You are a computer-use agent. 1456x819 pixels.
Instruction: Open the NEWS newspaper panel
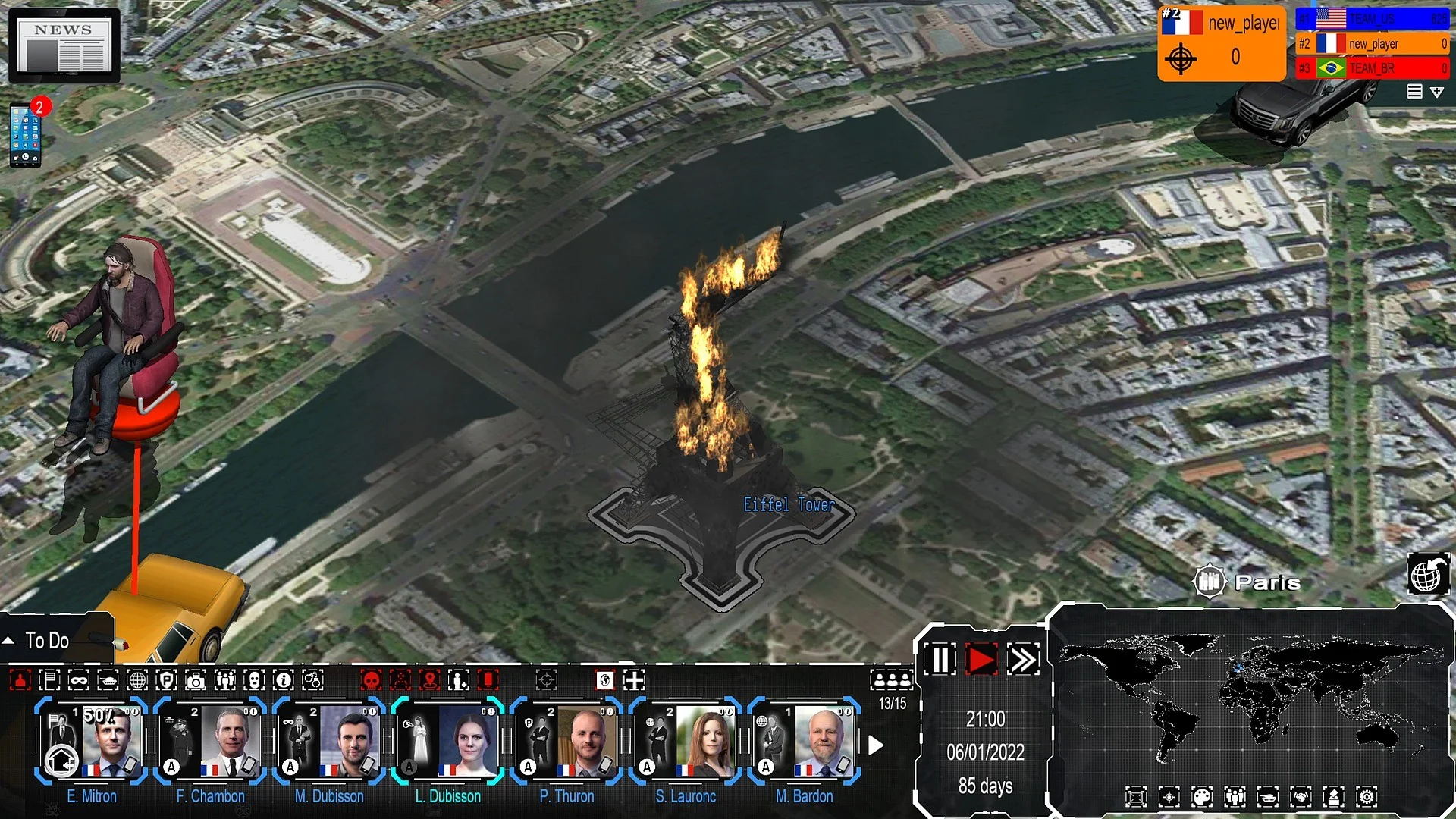click(64, 45)
